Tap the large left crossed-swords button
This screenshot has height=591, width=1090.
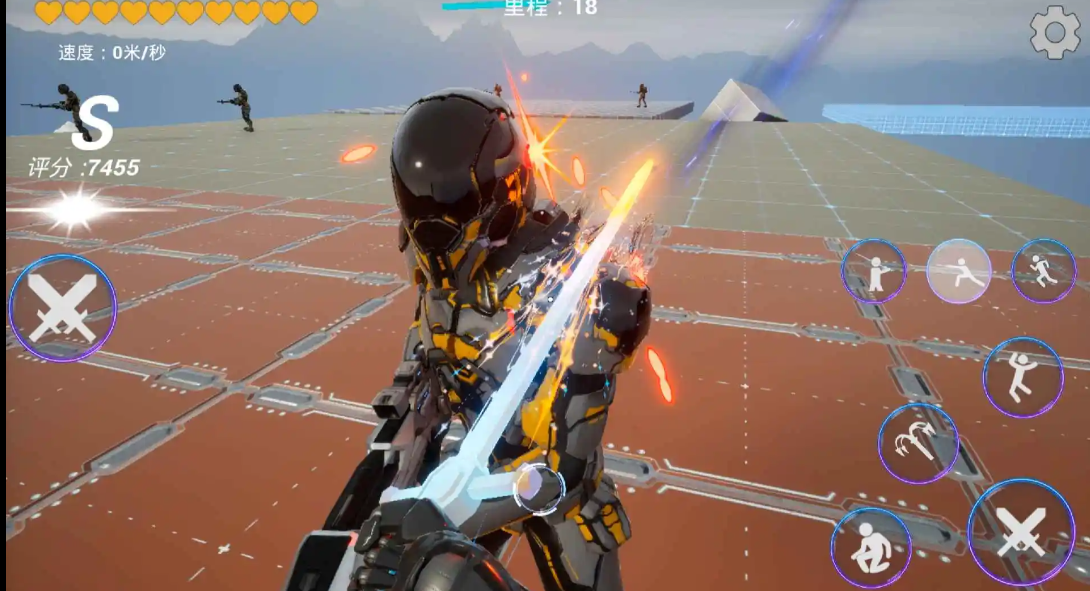[x=62, y=308]
